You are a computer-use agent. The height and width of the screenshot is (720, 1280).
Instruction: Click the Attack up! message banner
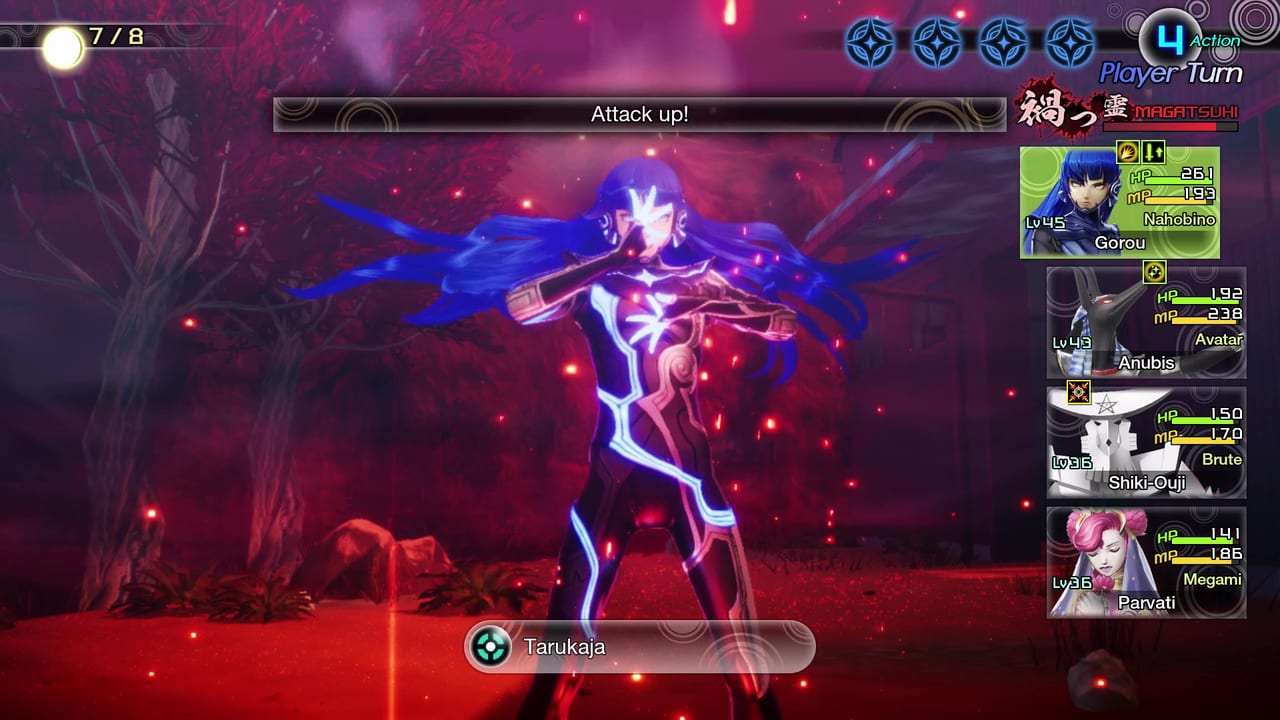(x=638, y=114)
